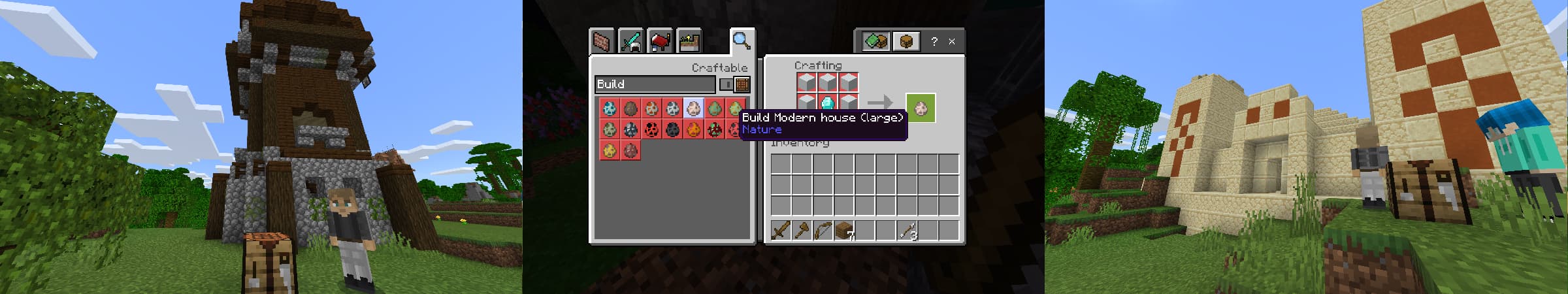Select the arrows stack in hotbar
The image size is (1568, 294).
tap(907, 231)
